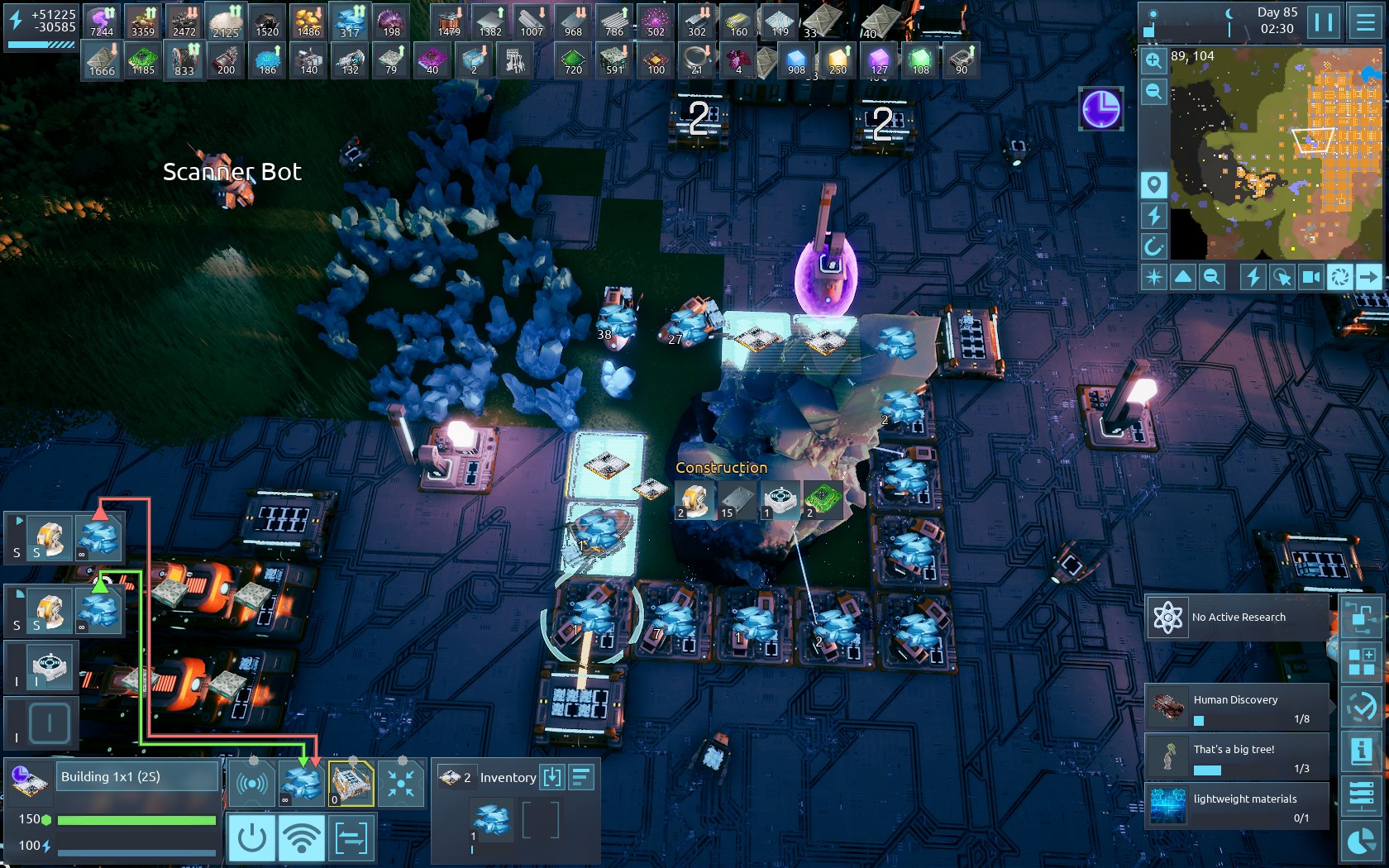Toggle the map pin marker button

point(1154,184)
